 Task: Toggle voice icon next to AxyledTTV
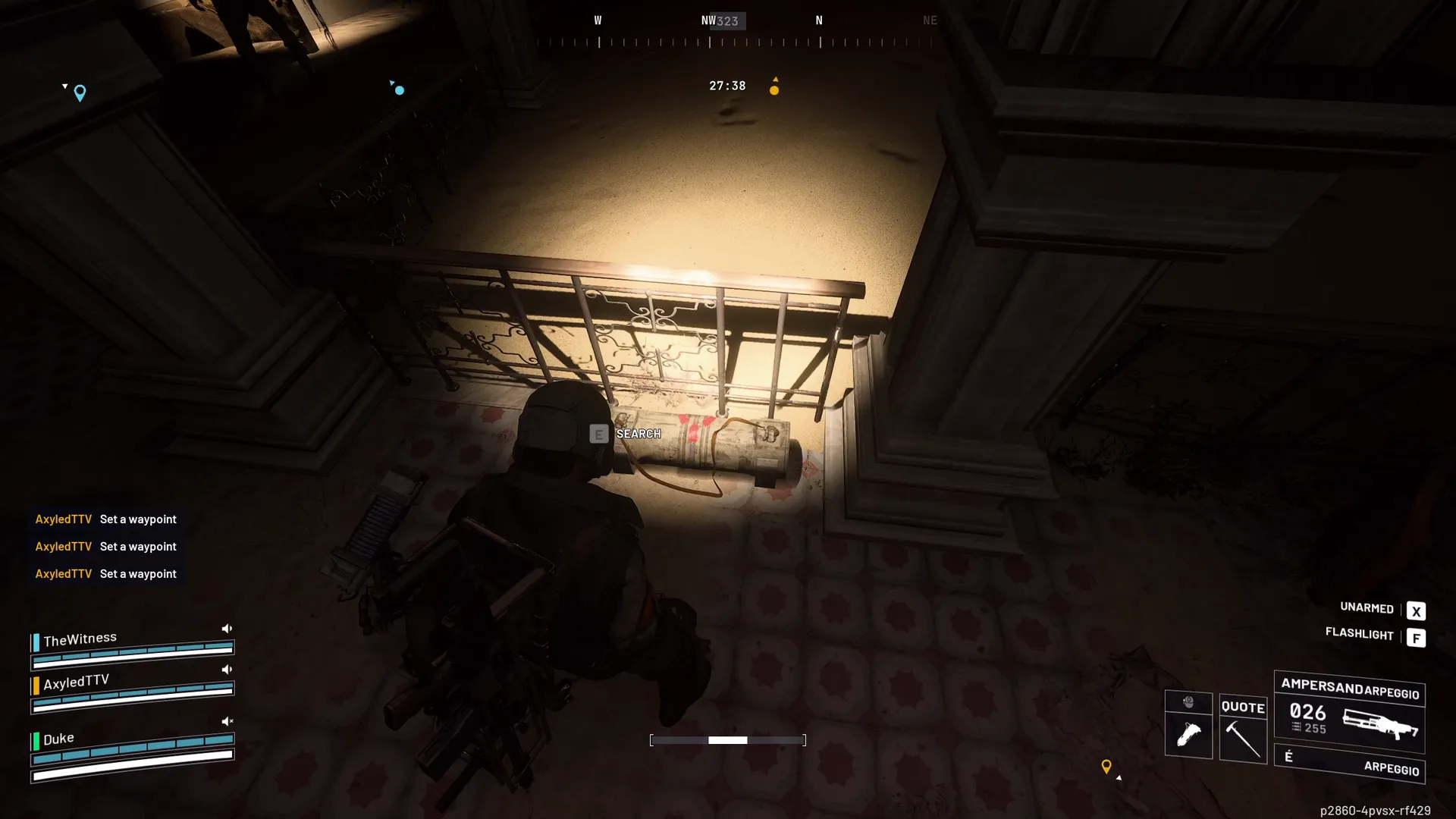(227, 670)
